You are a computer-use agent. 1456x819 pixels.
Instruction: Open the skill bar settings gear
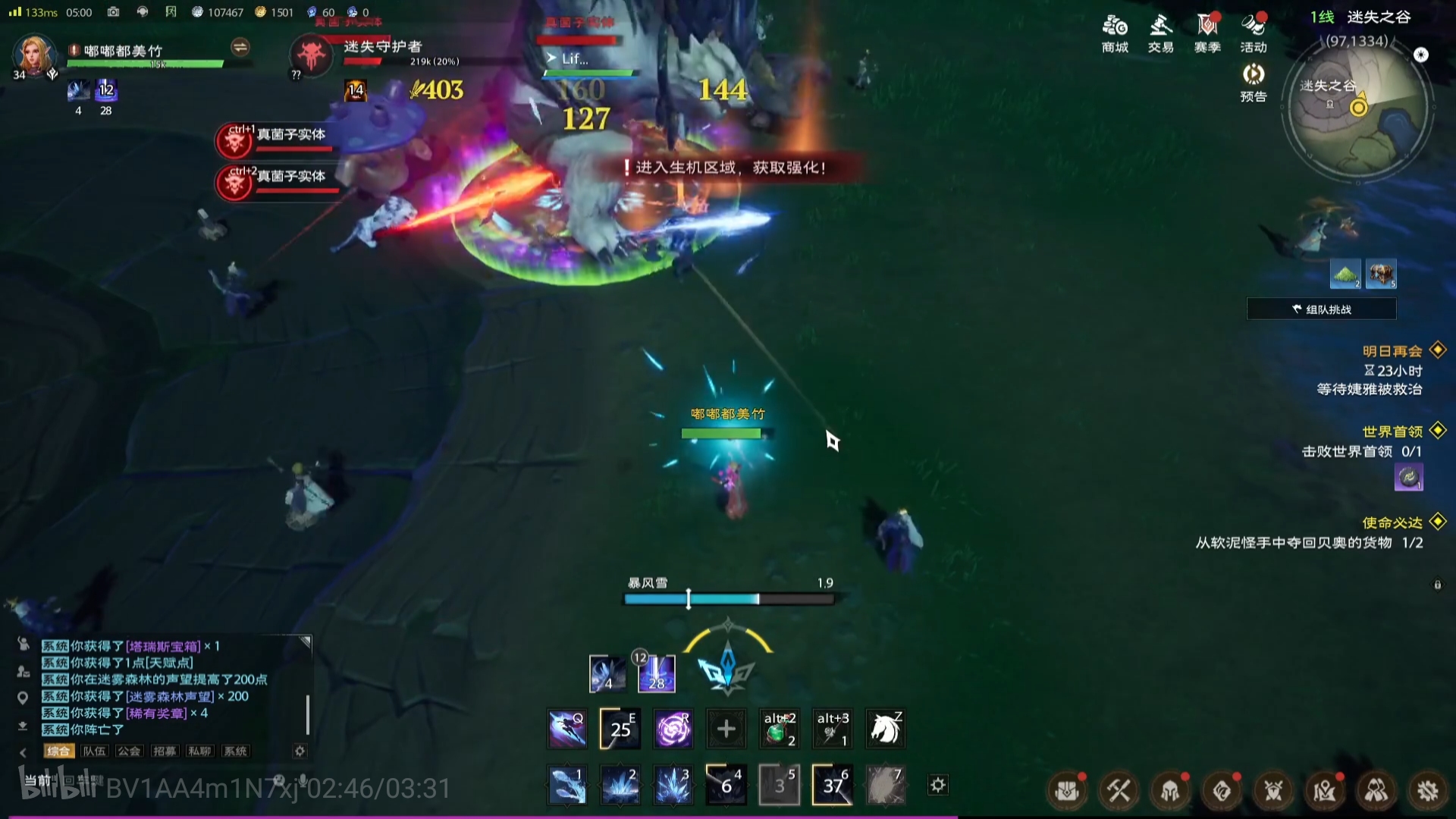938,785
